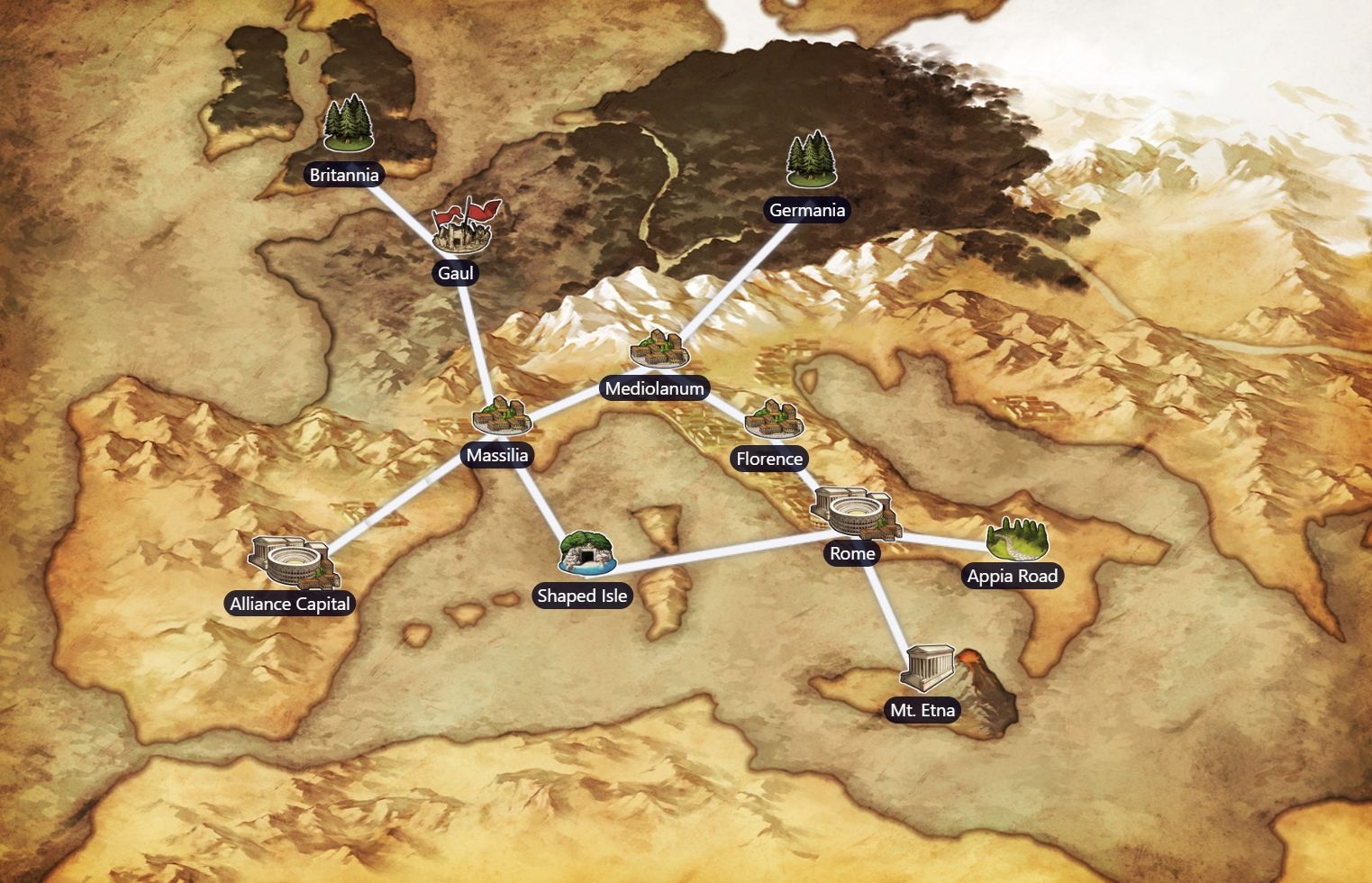The image size is (1372, 883).
Task: Click the Appia Road name label
Action: pyautogui.click(x=1012, y=574)
